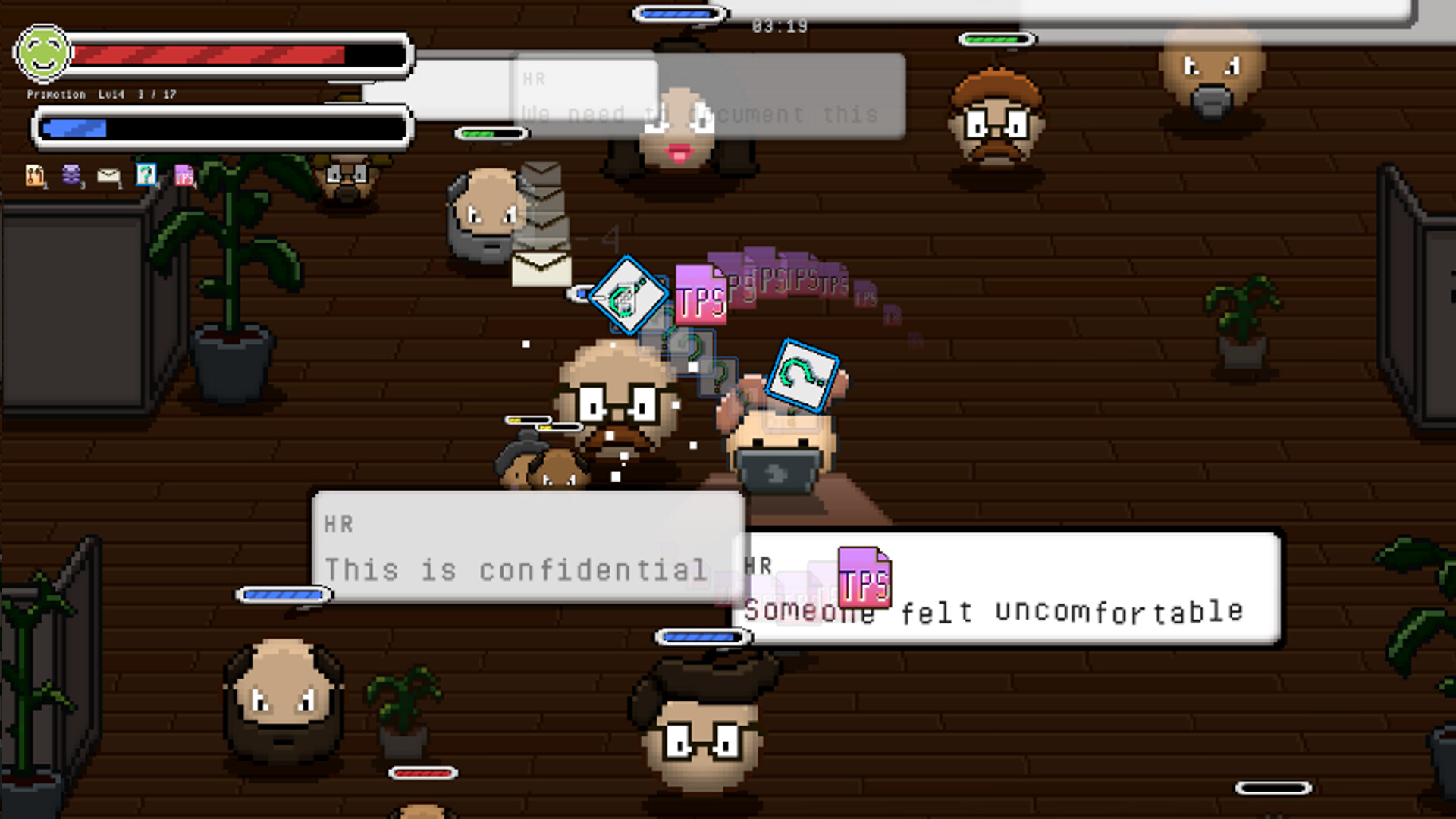Click the green smiley face player portrait
The image size is (1456, 819).
(x=43, y=55)
